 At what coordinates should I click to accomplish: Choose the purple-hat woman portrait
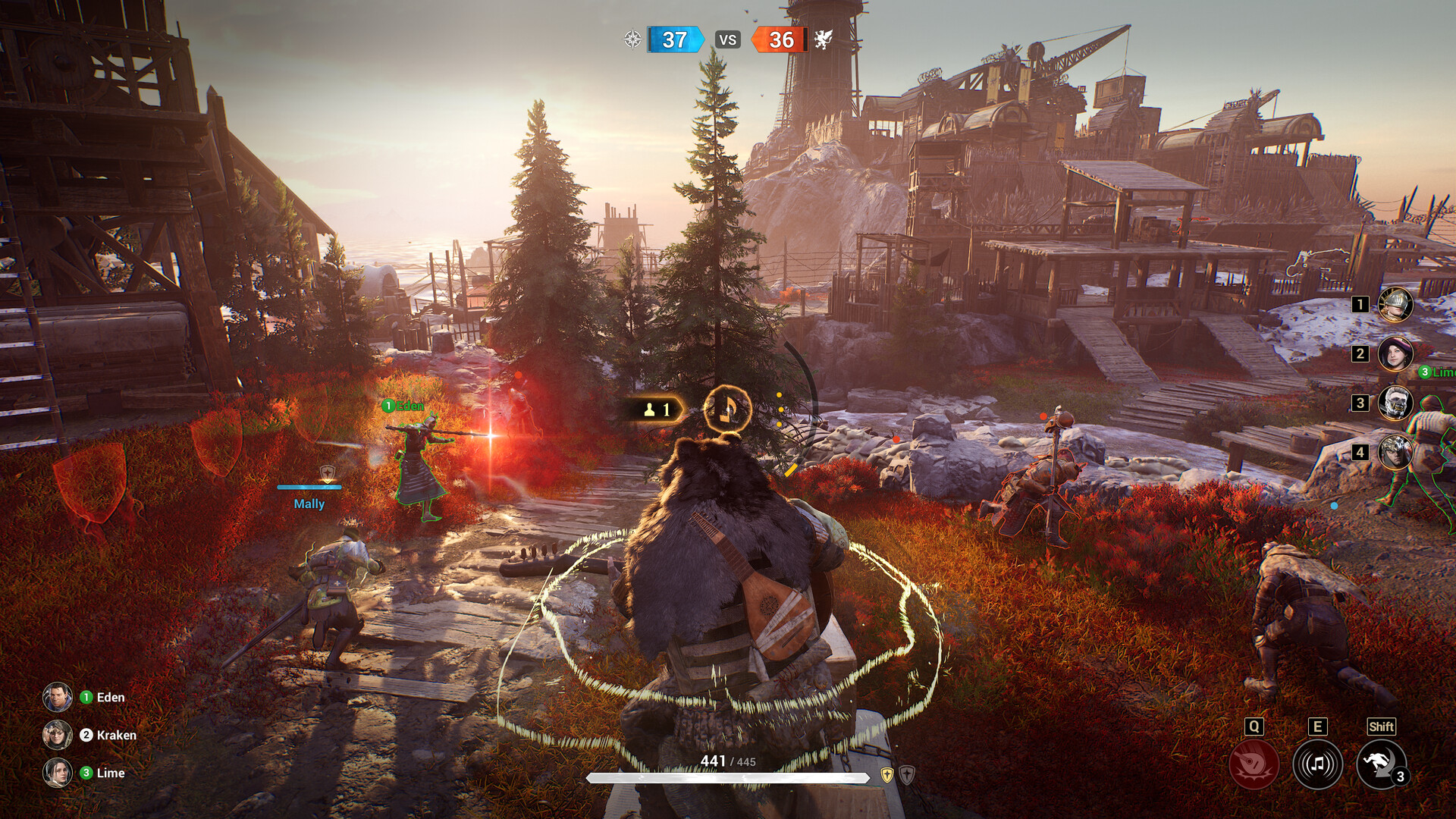(x=1395, y=353)
